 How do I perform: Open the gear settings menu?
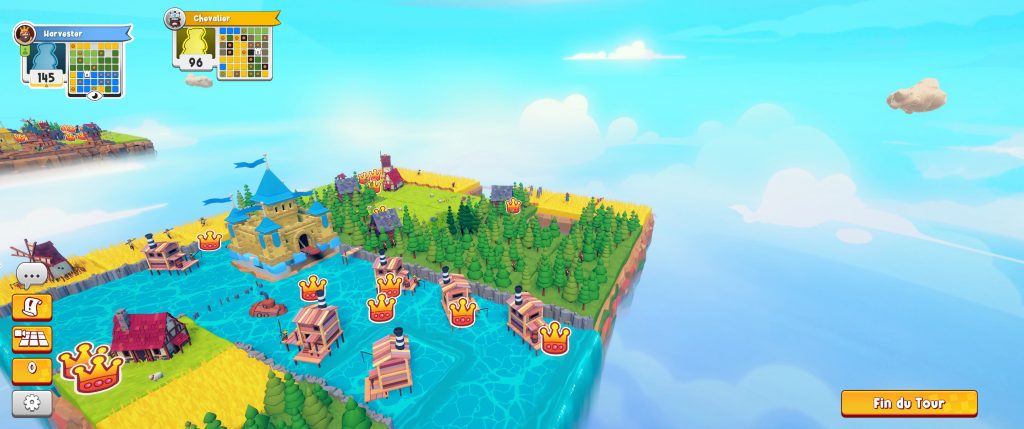coord(31,403)
